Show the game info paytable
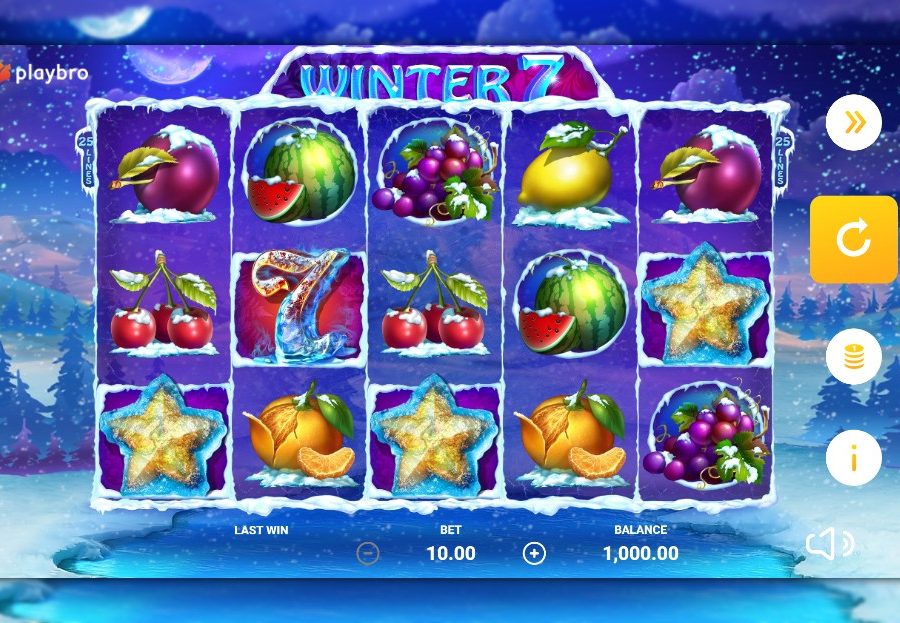900x623 pixels. coord(853,458)
